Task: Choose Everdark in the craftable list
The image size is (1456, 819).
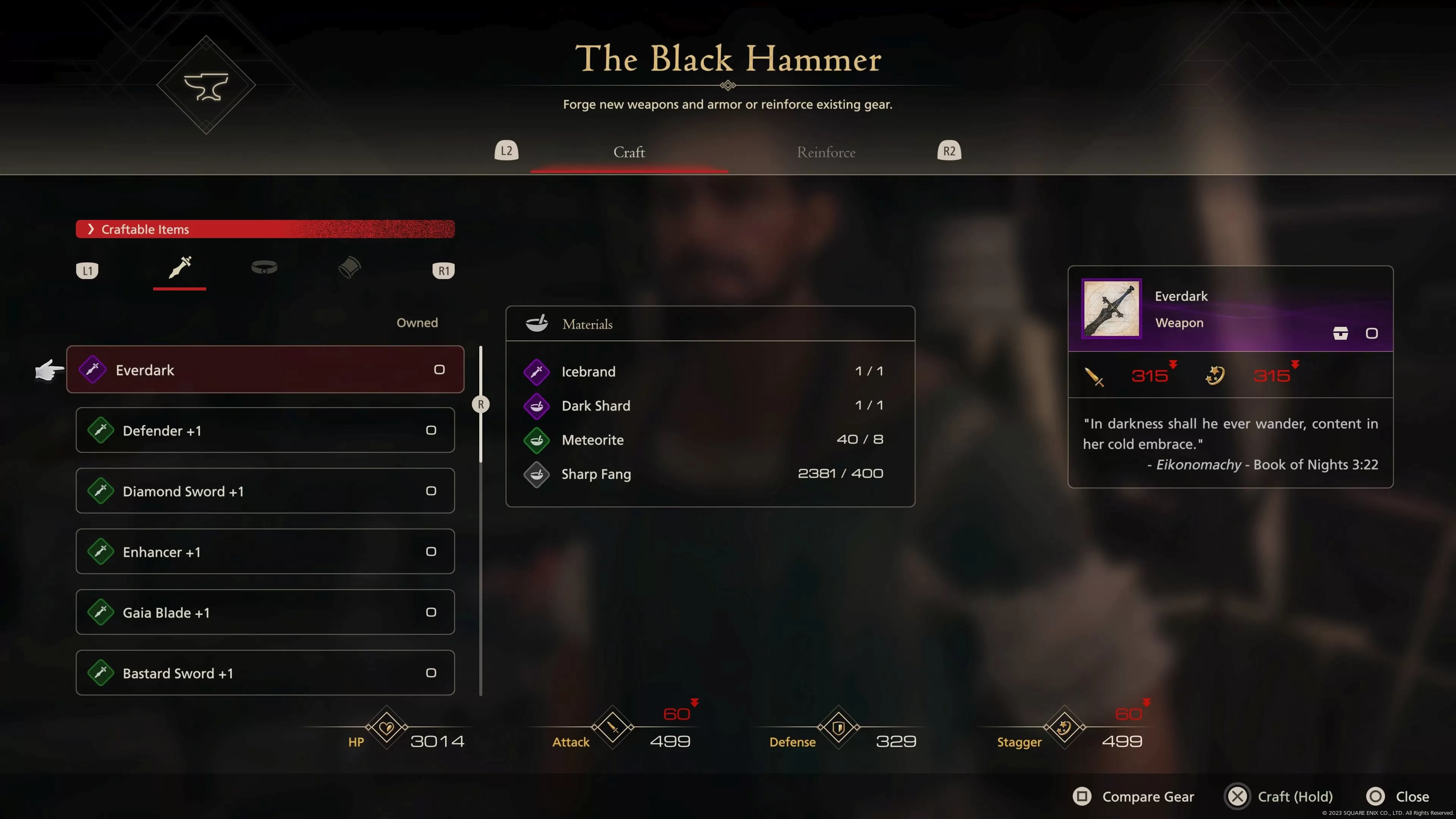Action: (265, 370)
